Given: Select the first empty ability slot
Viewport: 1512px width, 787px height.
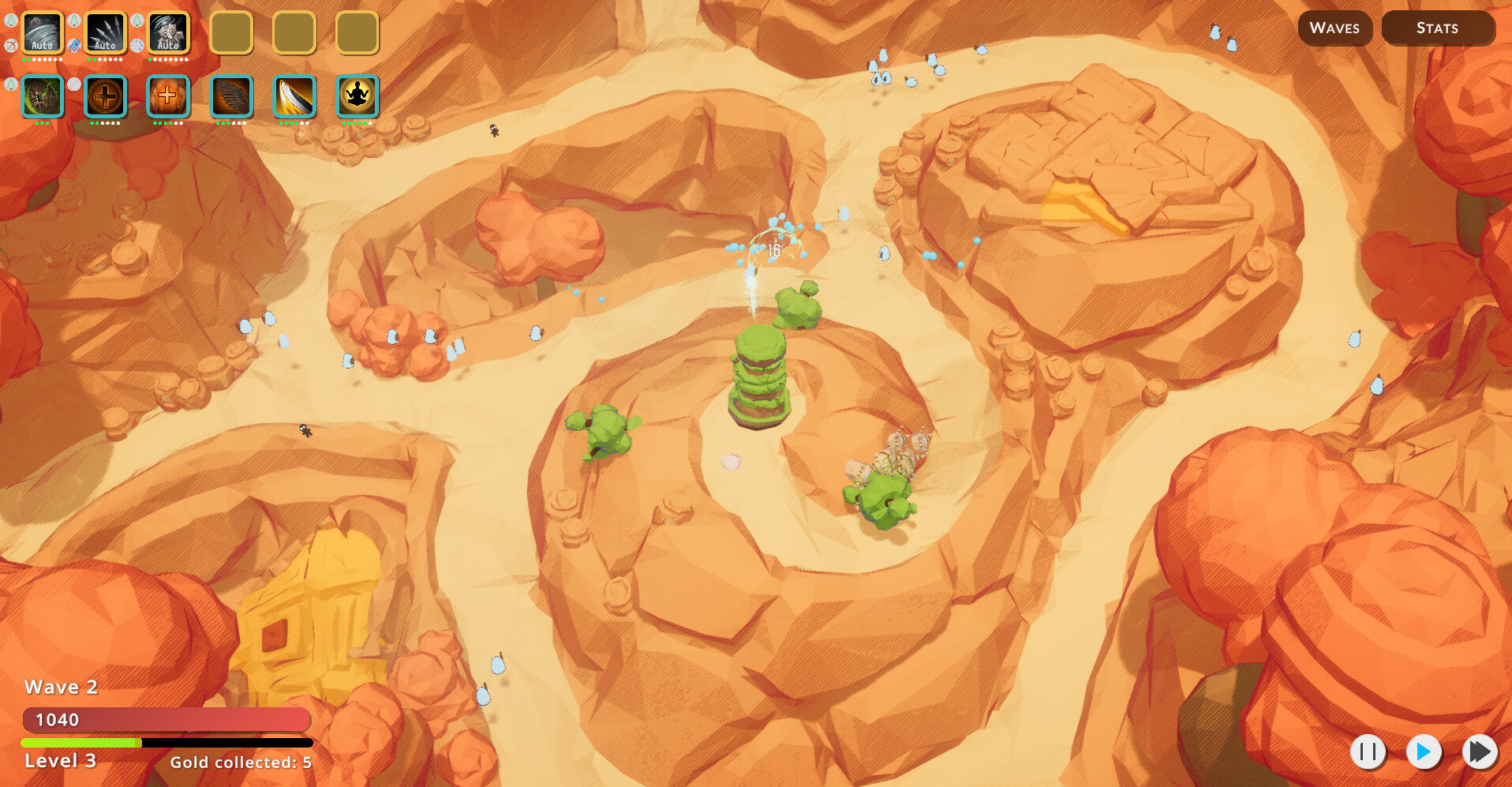Looking at the screenshot, I should (x=231, y=33).
